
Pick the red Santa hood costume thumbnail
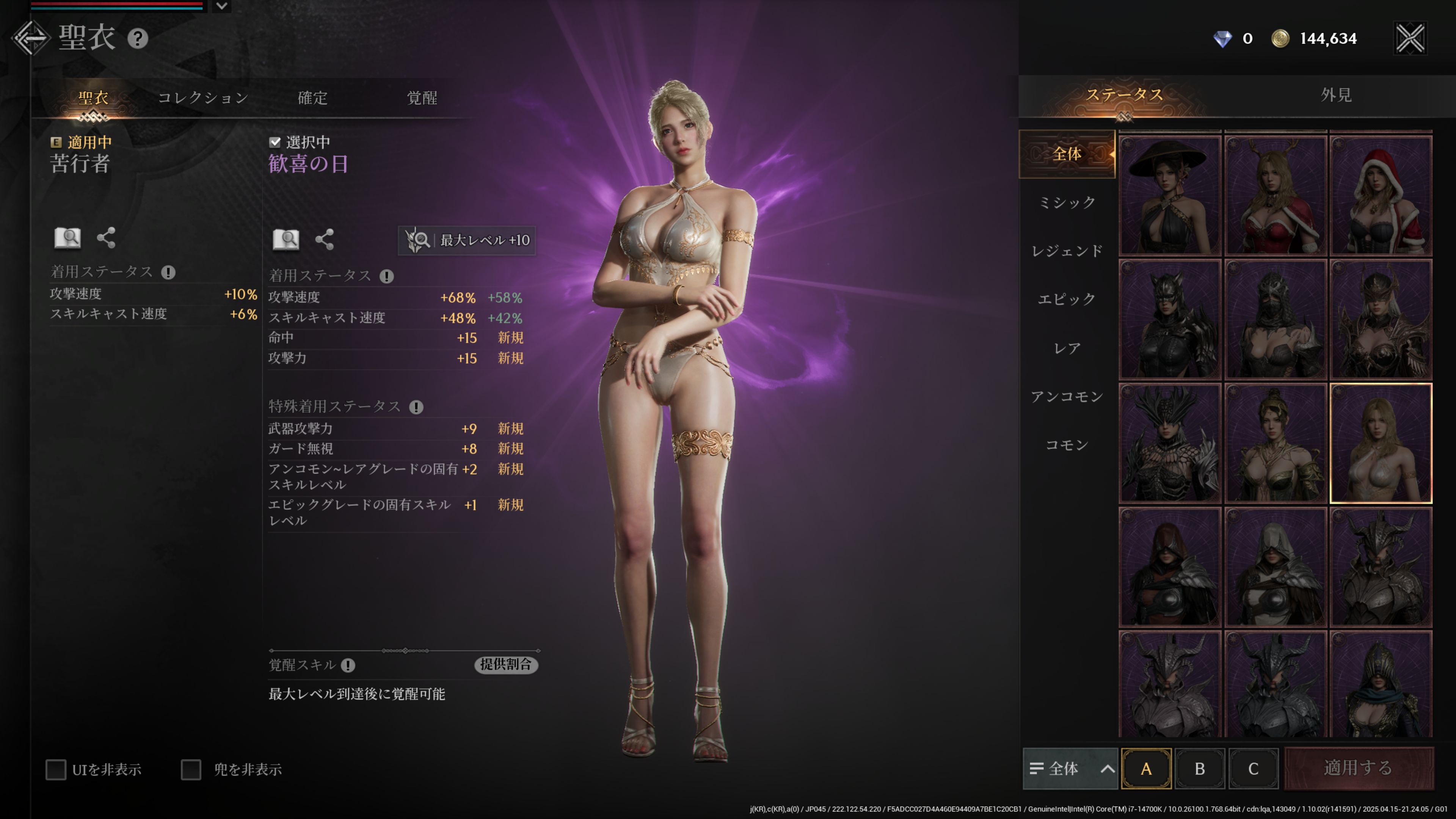(x=1380, y=196)
